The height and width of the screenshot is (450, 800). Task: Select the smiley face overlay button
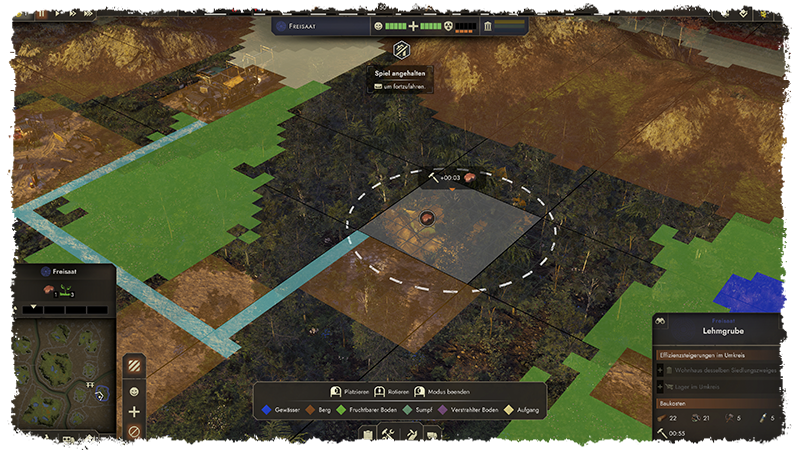click(134, 388)
